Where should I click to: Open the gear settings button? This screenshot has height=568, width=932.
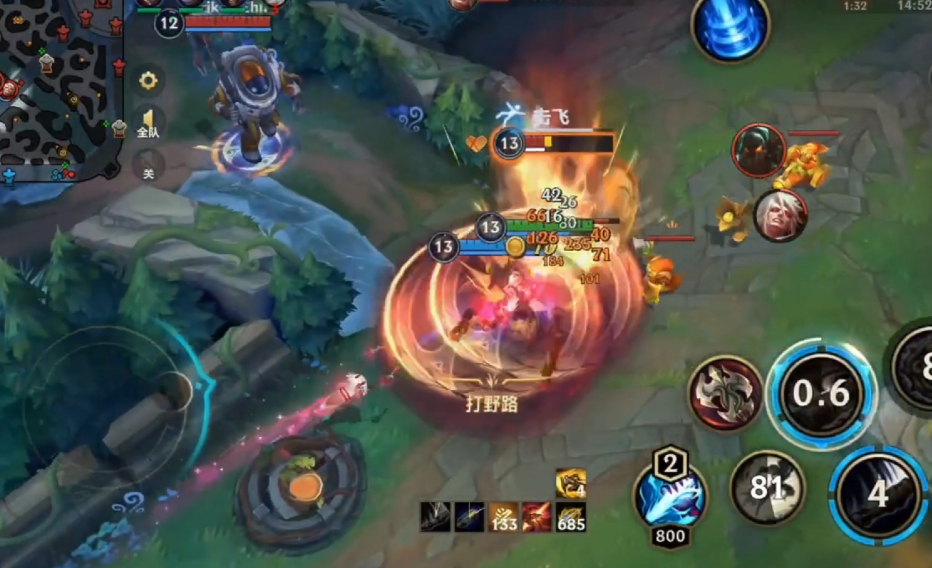click(x=148, y=80)
